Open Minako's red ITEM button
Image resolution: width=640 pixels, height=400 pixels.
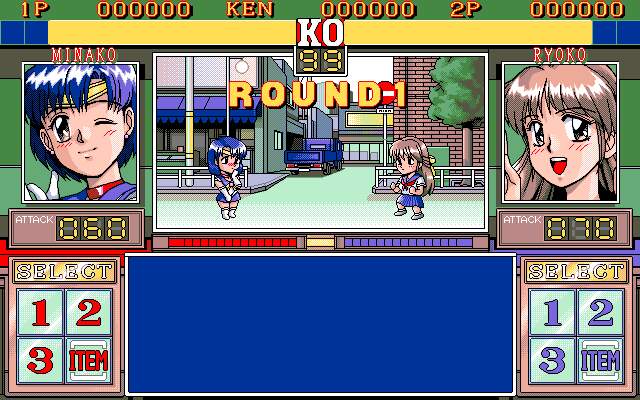click(x=90, y=359)
